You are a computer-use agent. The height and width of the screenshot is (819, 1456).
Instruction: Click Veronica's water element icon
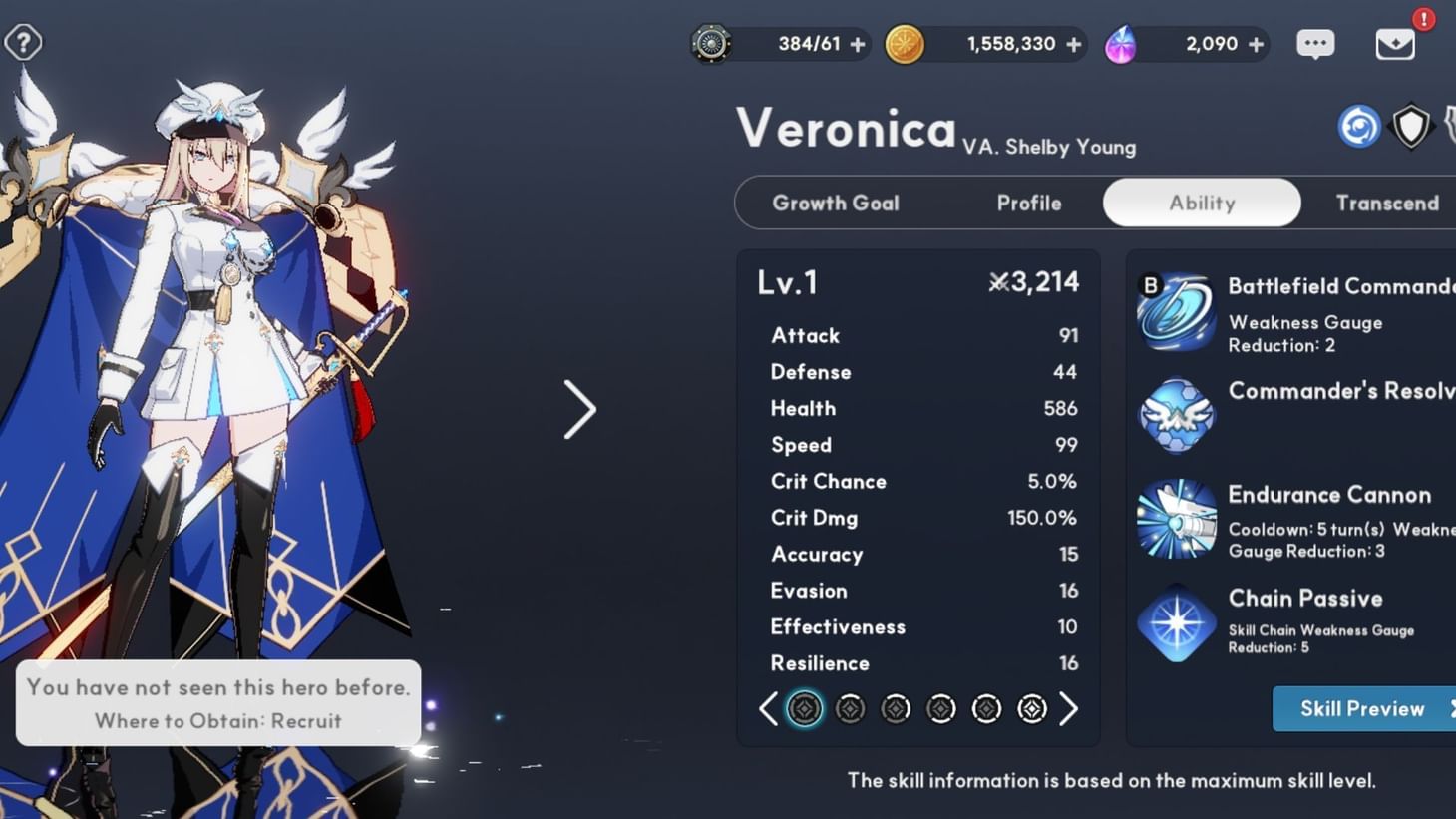coord(1358,126)
